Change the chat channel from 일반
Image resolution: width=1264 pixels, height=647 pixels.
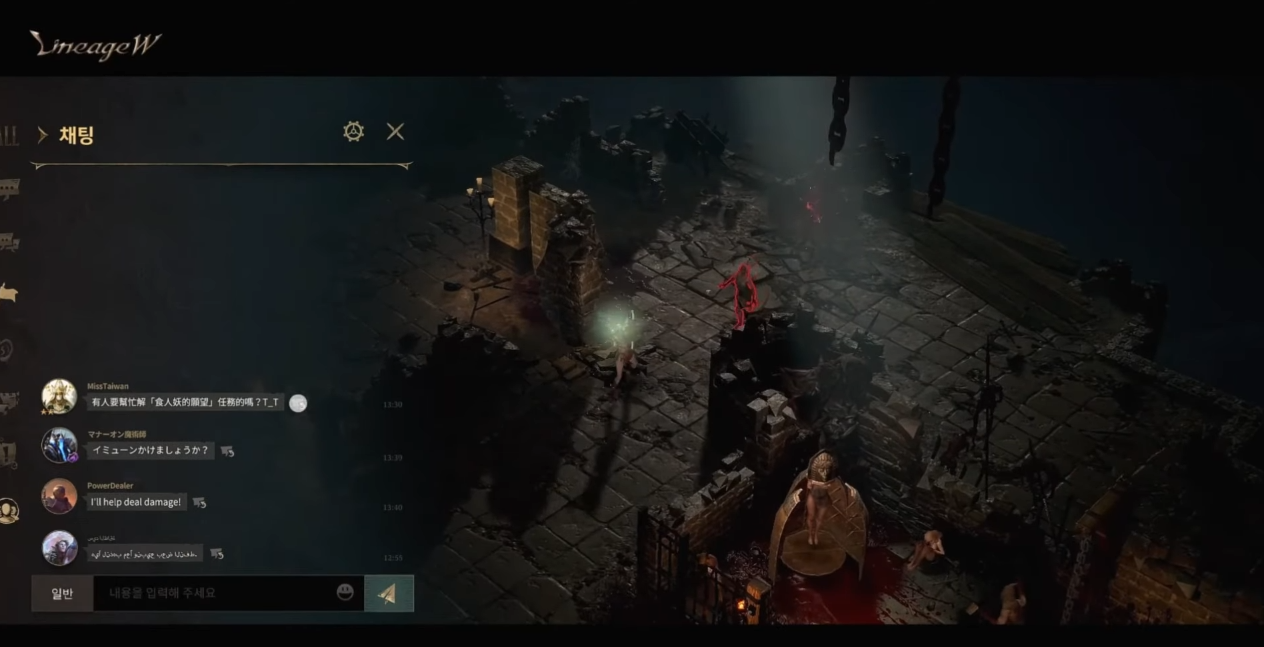pyautogui.click(x=62, y=593)
